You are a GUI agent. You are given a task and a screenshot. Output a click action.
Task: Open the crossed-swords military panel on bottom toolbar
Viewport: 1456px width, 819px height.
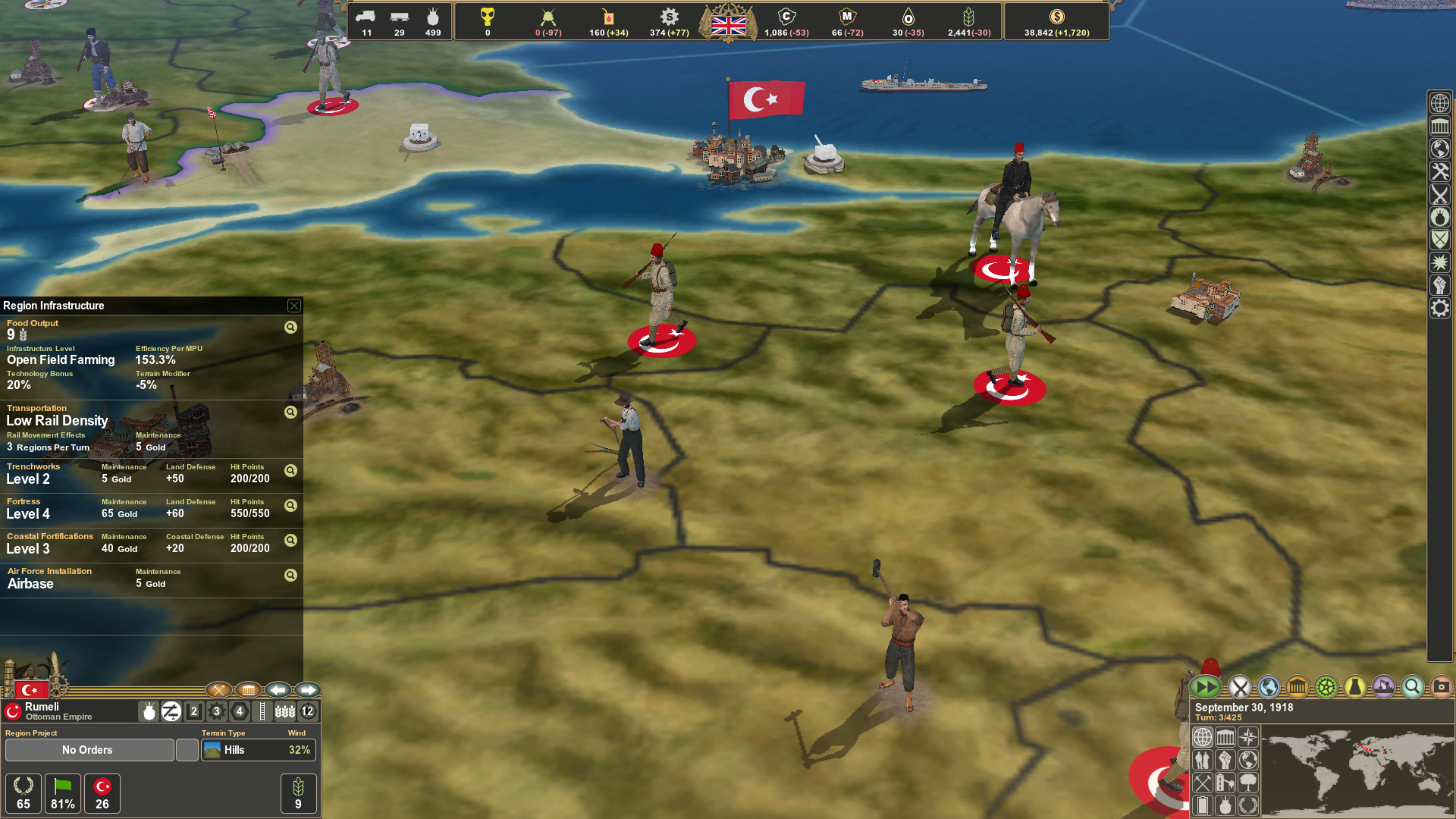[1241, 687]
